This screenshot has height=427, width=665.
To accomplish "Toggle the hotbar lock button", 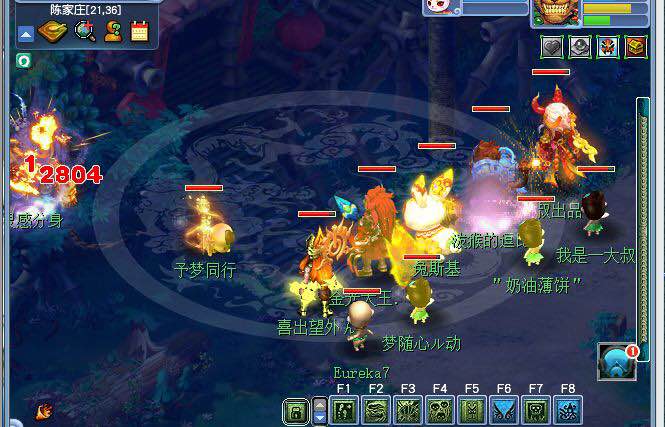I will [295, 411].
